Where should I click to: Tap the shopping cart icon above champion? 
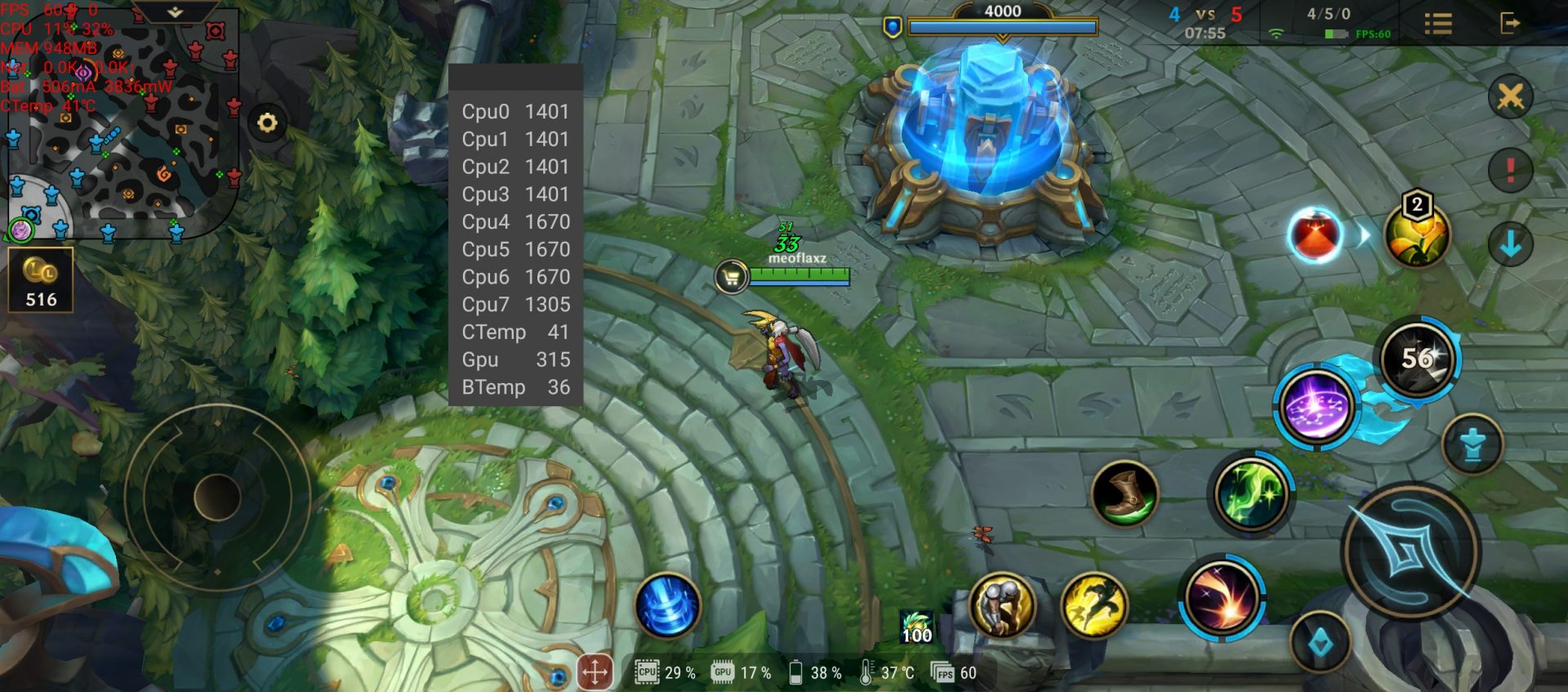pyautogui.click(x=731, y=277)
